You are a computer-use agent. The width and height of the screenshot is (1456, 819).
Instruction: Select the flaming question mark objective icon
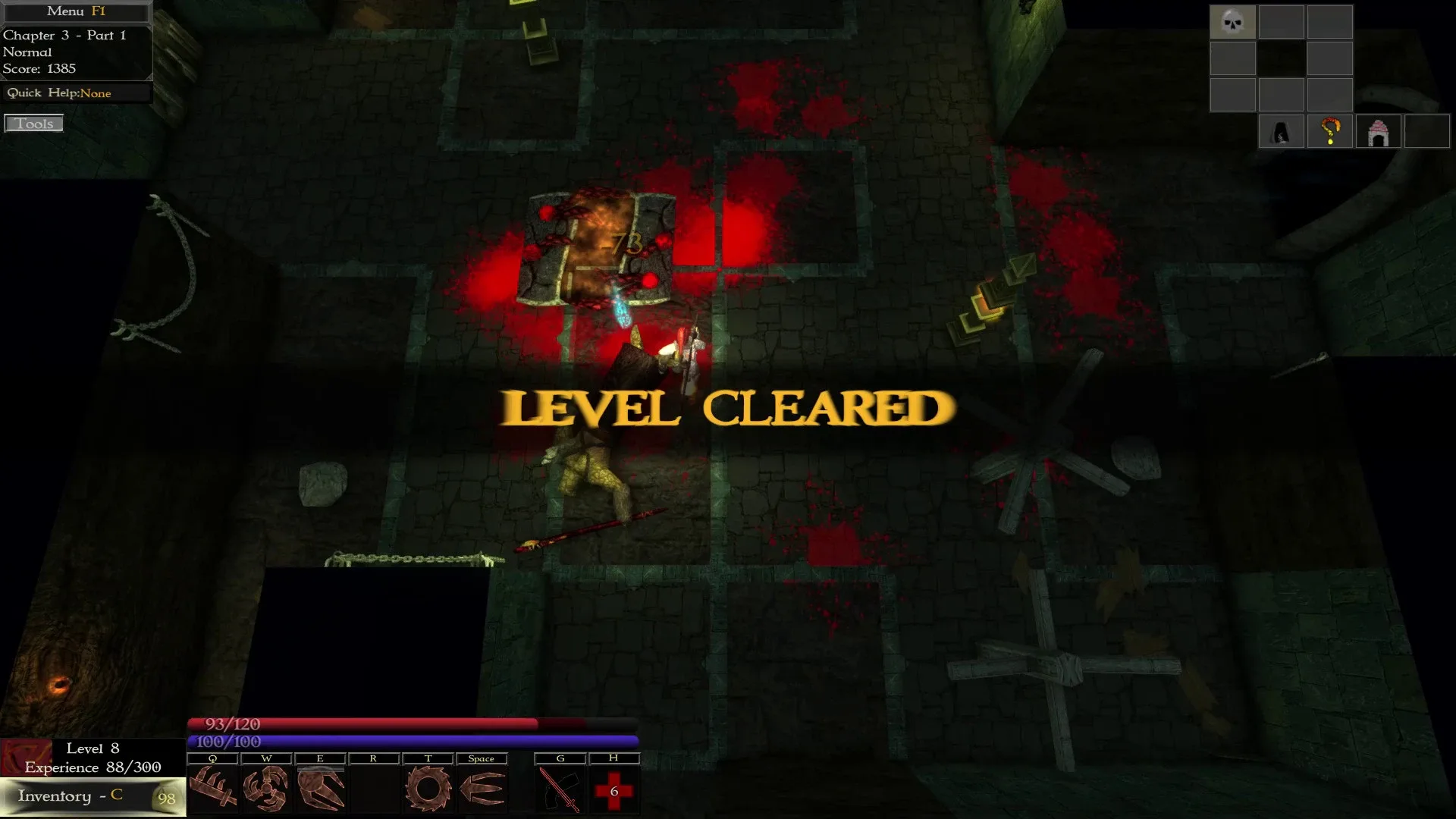click(1330, 130)
